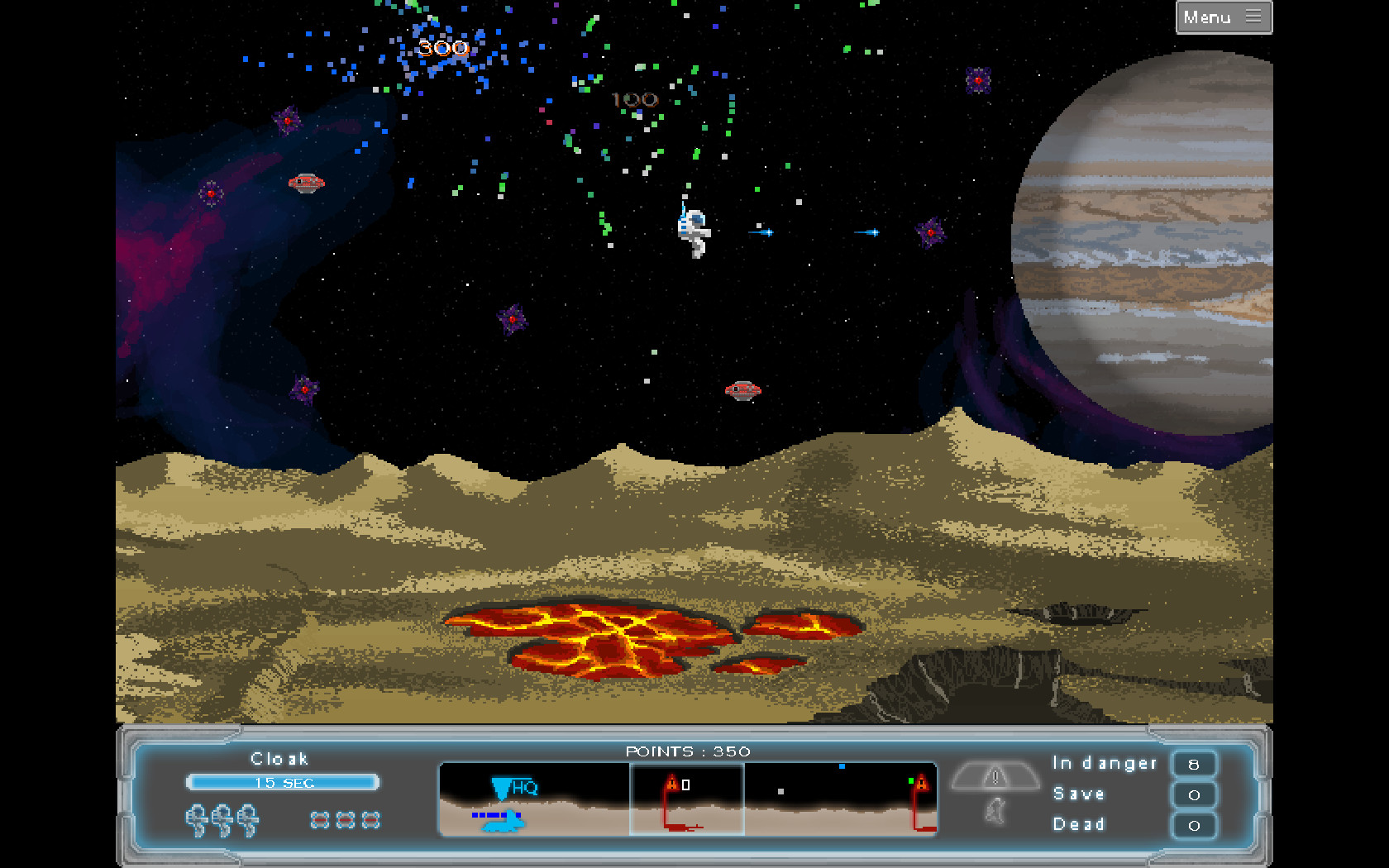Click the first astronaut life icon

(197, 820)
